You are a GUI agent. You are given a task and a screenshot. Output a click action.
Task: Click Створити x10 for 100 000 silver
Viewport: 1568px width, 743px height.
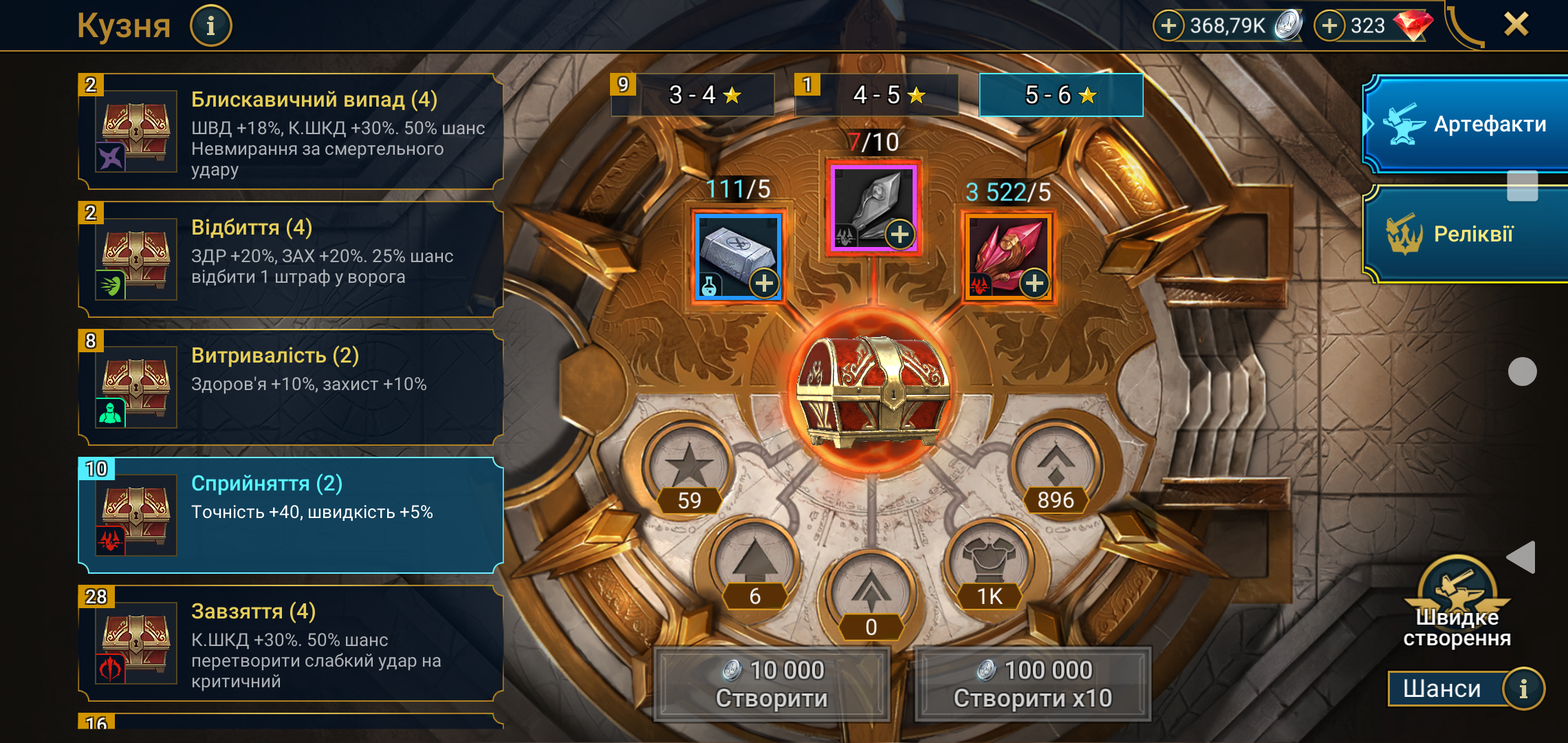point(1033,684)
